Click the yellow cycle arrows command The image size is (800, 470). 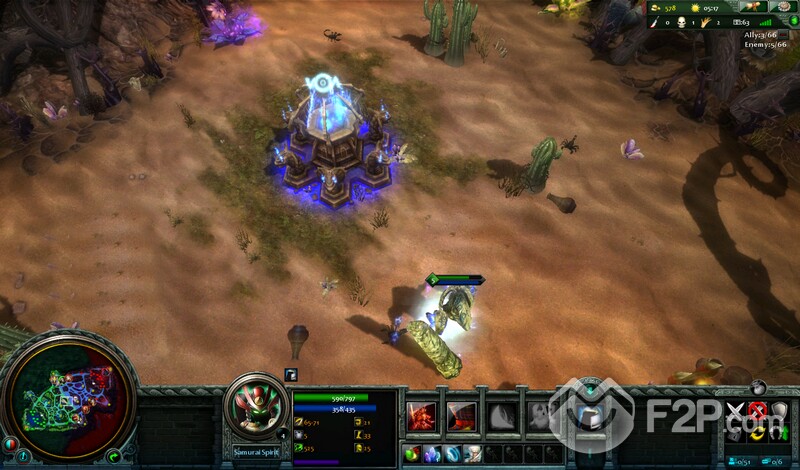pyautogui.click(x=757, y=433)
